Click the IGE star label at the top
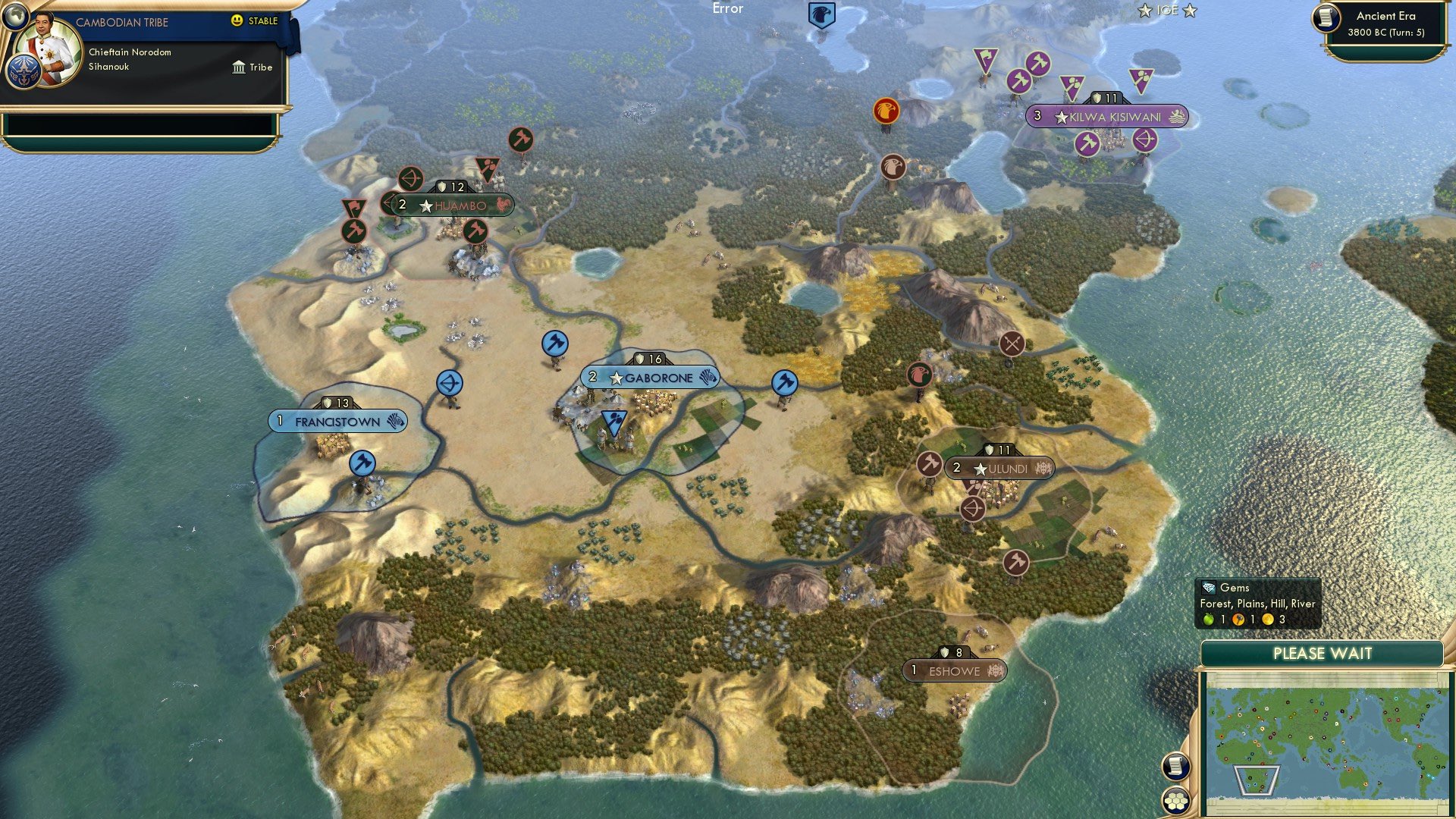Image resolution: width=1456 pixels, height=819 pixels. point(1166,11)
